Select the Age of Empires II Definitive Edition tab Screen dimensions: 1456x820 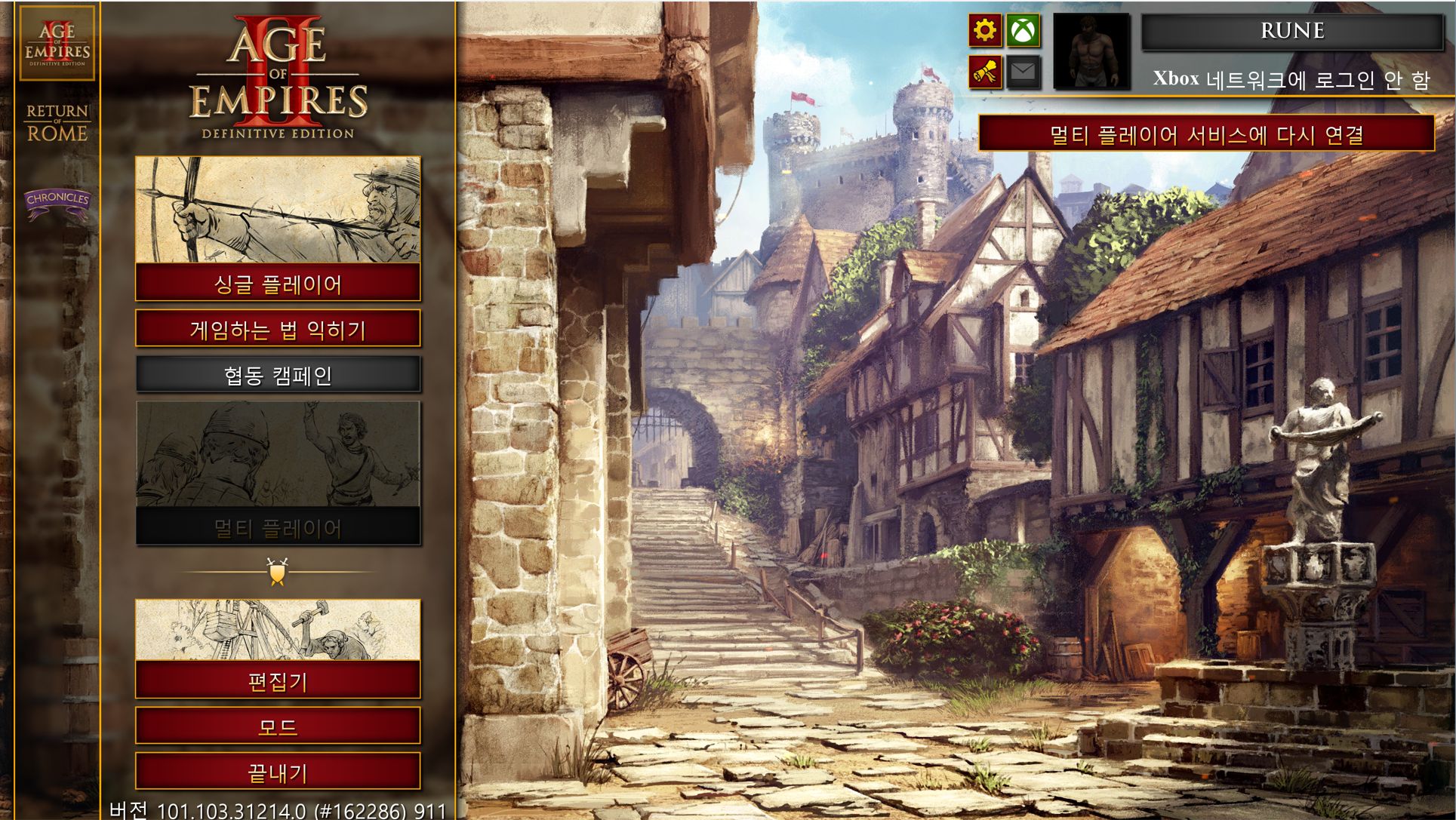[x=57, y=43]
